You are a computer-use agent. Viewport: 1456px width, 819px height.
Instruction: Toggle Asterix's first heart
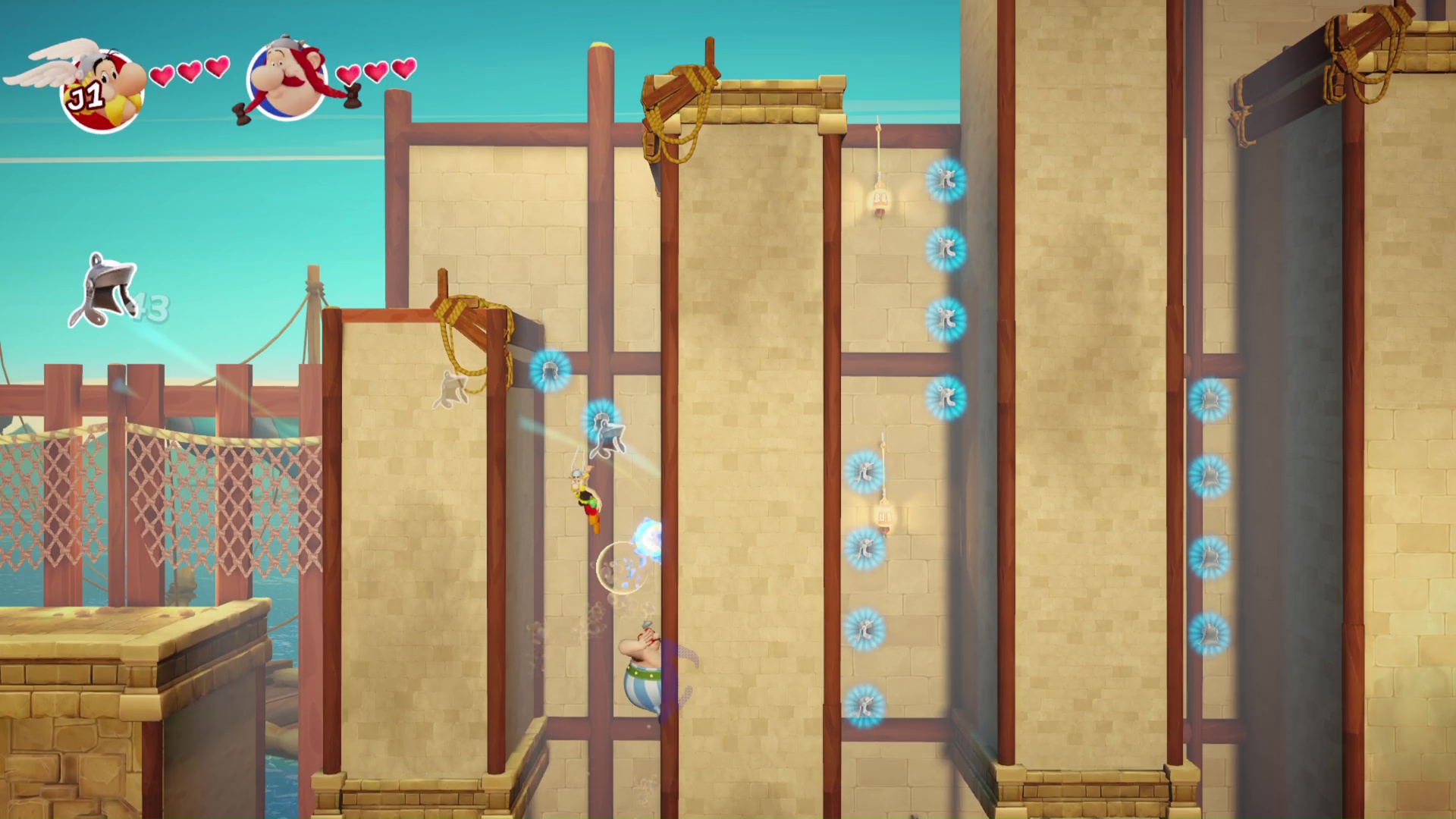click(162, 72)
